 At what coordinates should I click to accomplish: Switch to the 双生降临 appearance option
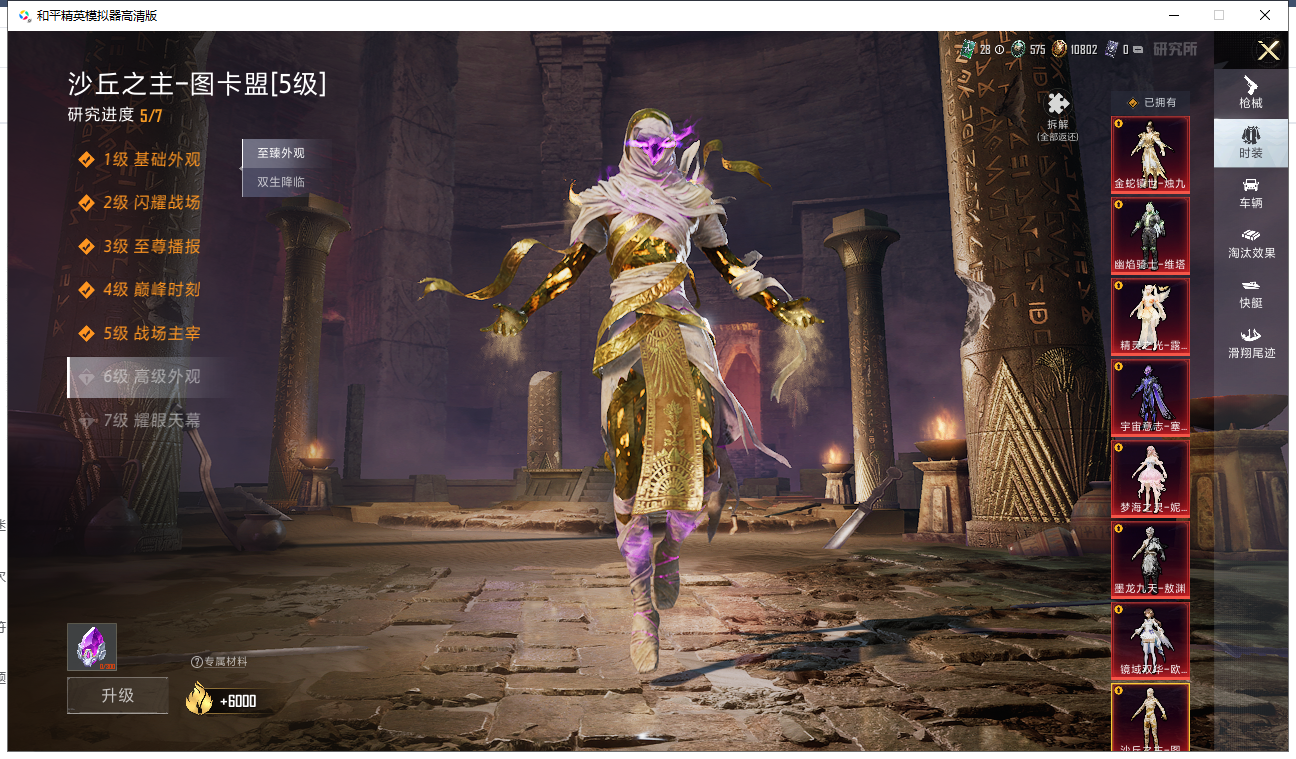pyautogui.click(x=281, y=182)
